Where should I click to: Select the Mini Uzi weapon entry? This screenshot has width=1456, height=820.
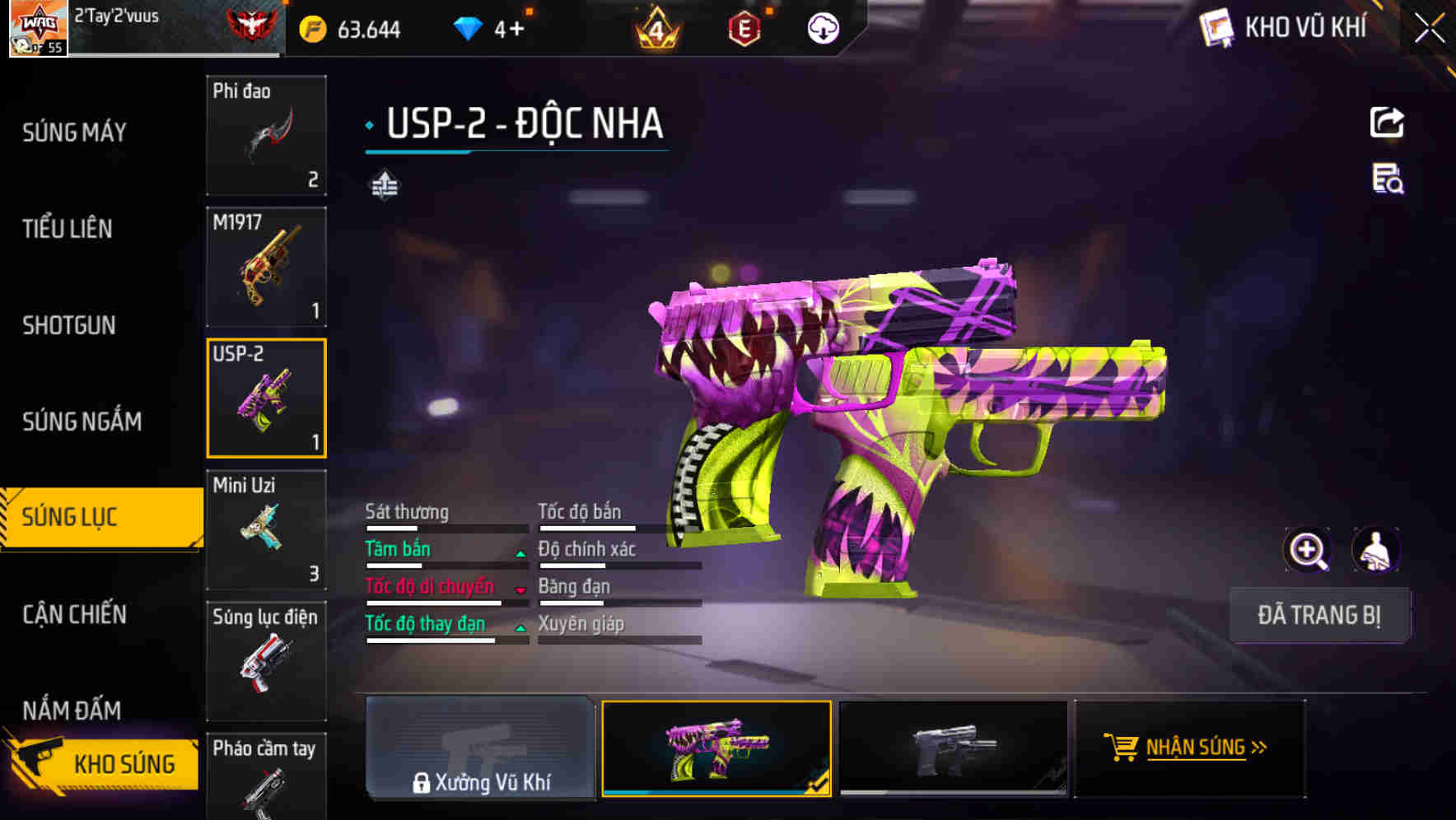266,527
